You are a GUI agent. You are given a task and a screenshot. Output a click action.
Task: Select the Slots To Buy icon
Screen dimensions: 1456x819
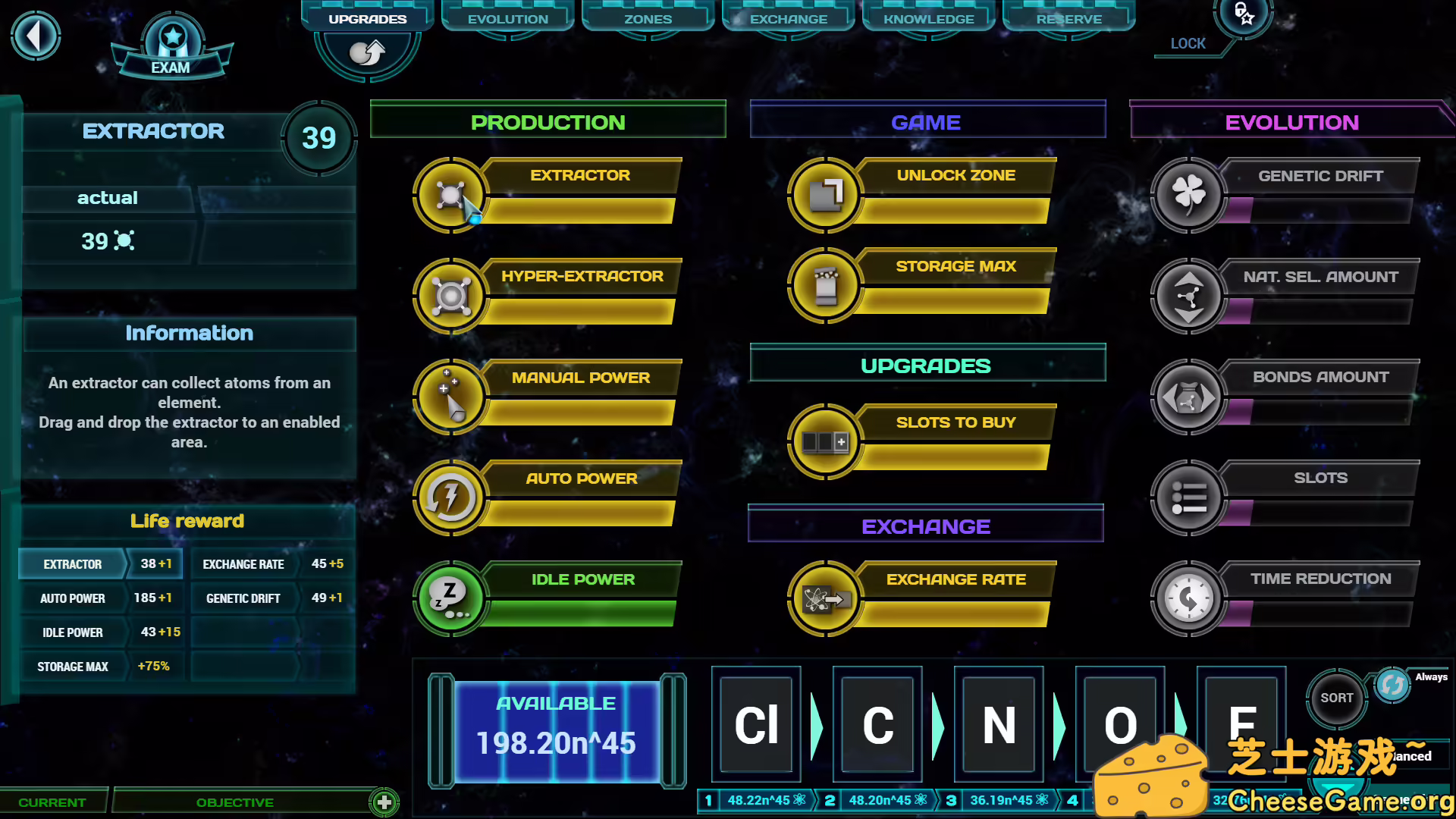point(825,441)
